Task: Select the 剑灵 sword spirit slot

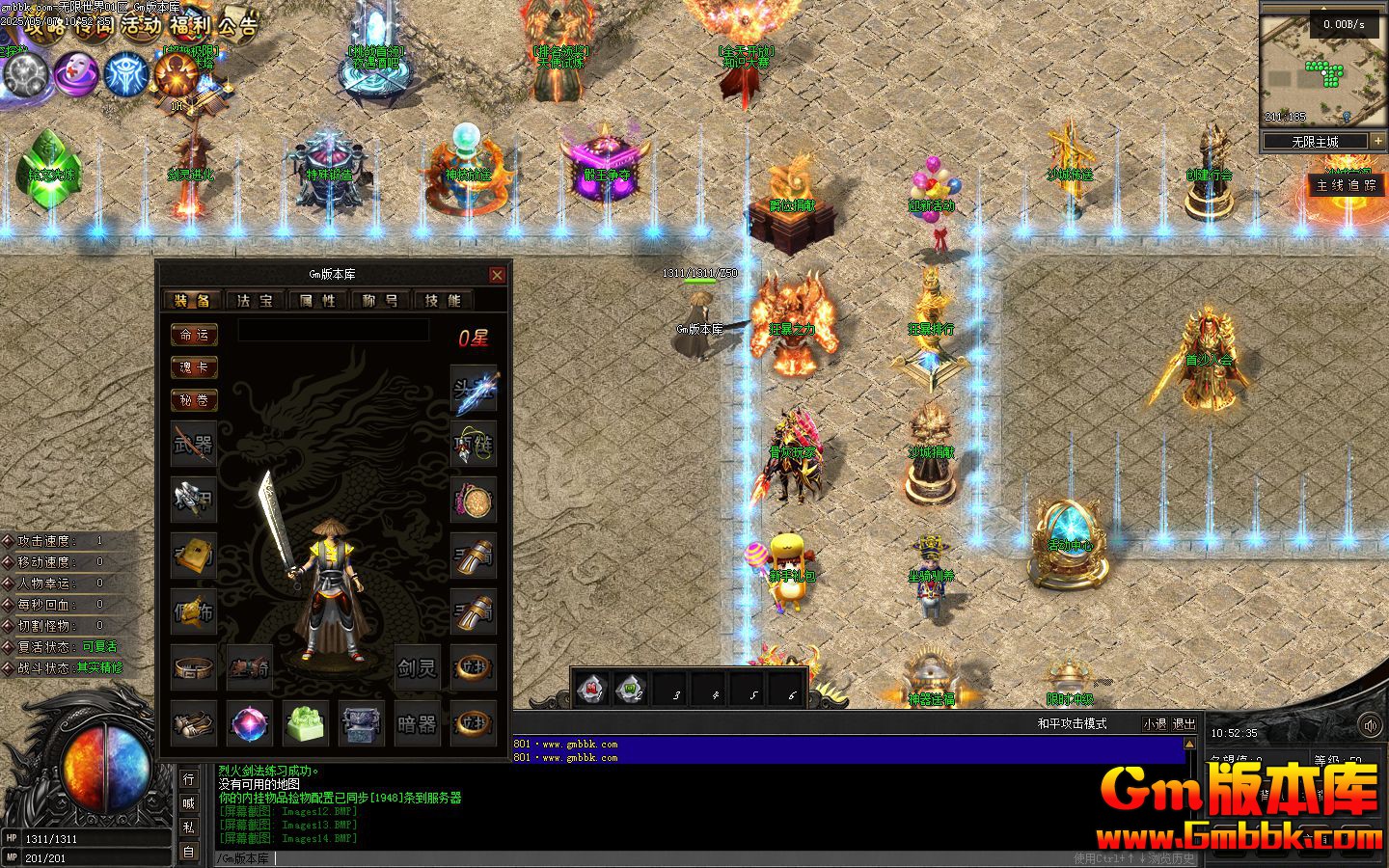Action: (x=418, y=667)
